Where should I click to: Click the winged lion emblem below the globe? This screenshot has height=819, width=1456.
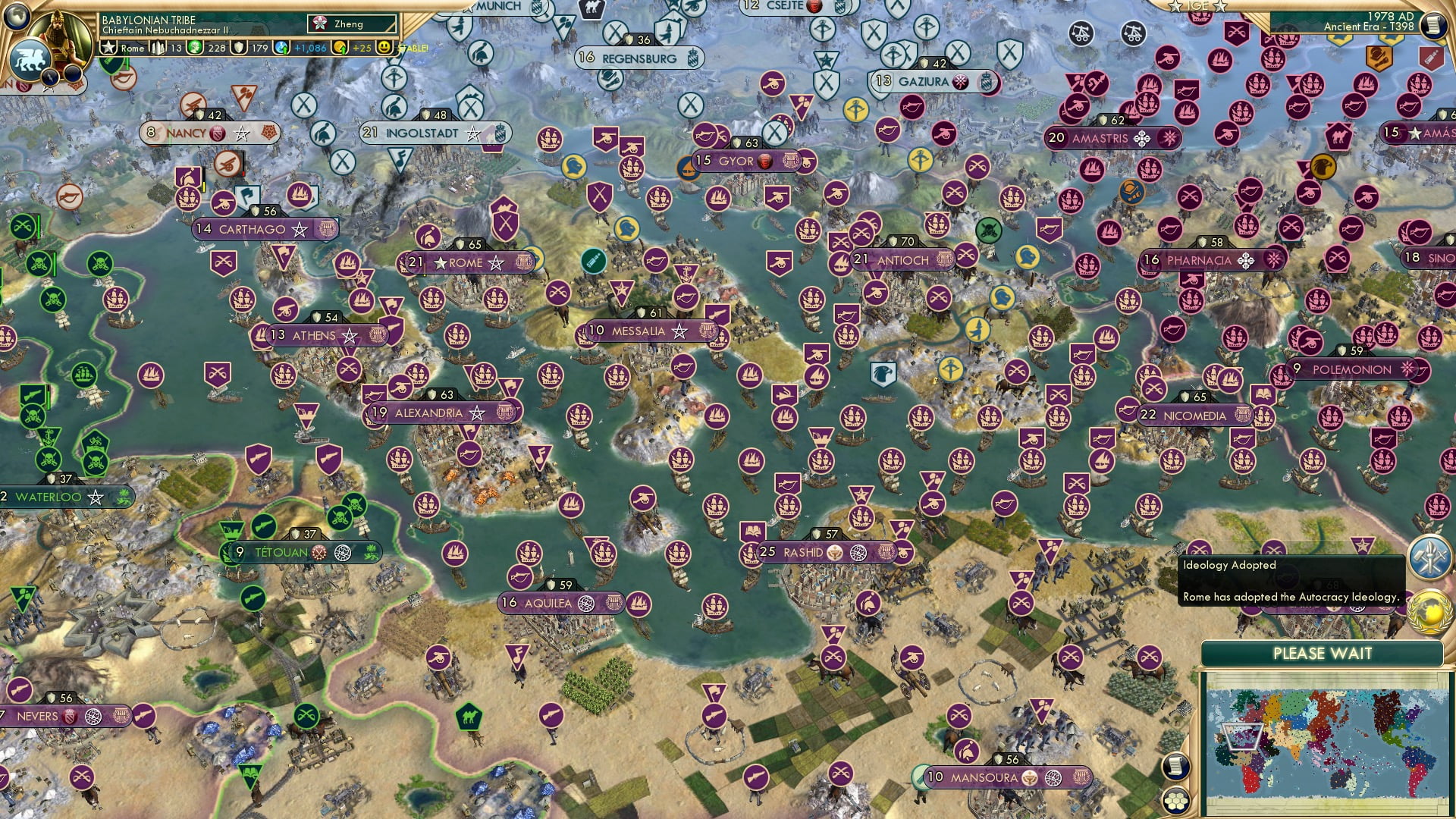tap(29, 58)
